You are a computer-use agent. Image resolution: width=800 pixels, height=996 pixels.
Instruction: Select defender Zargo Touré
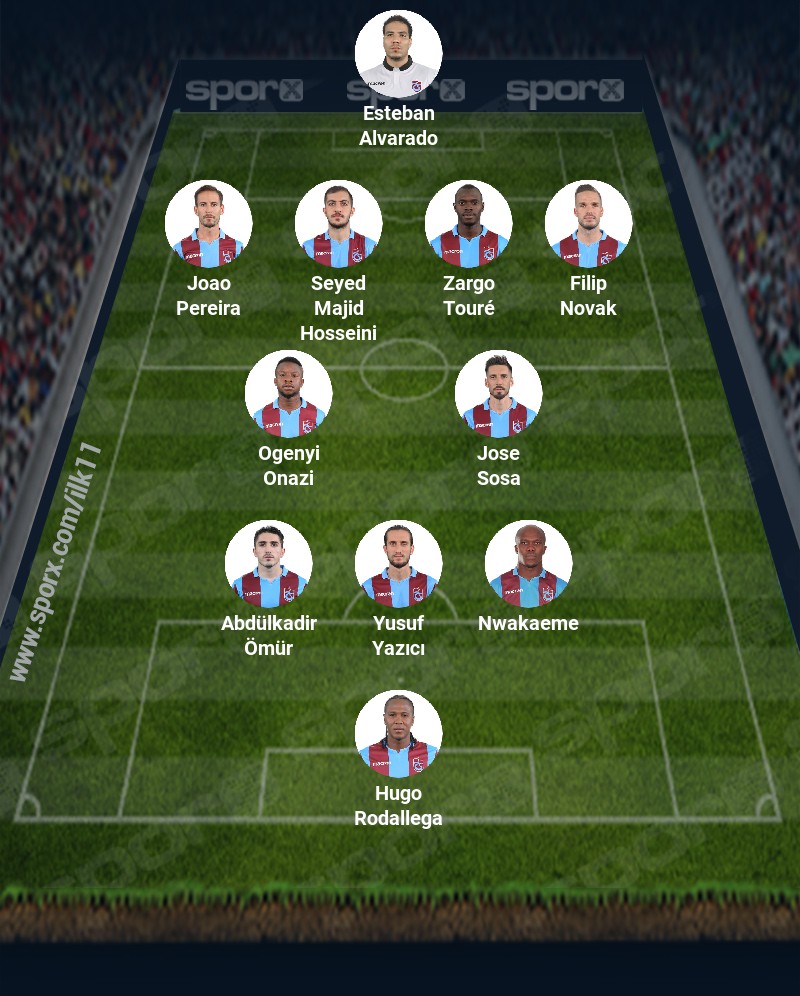point(468,224)
